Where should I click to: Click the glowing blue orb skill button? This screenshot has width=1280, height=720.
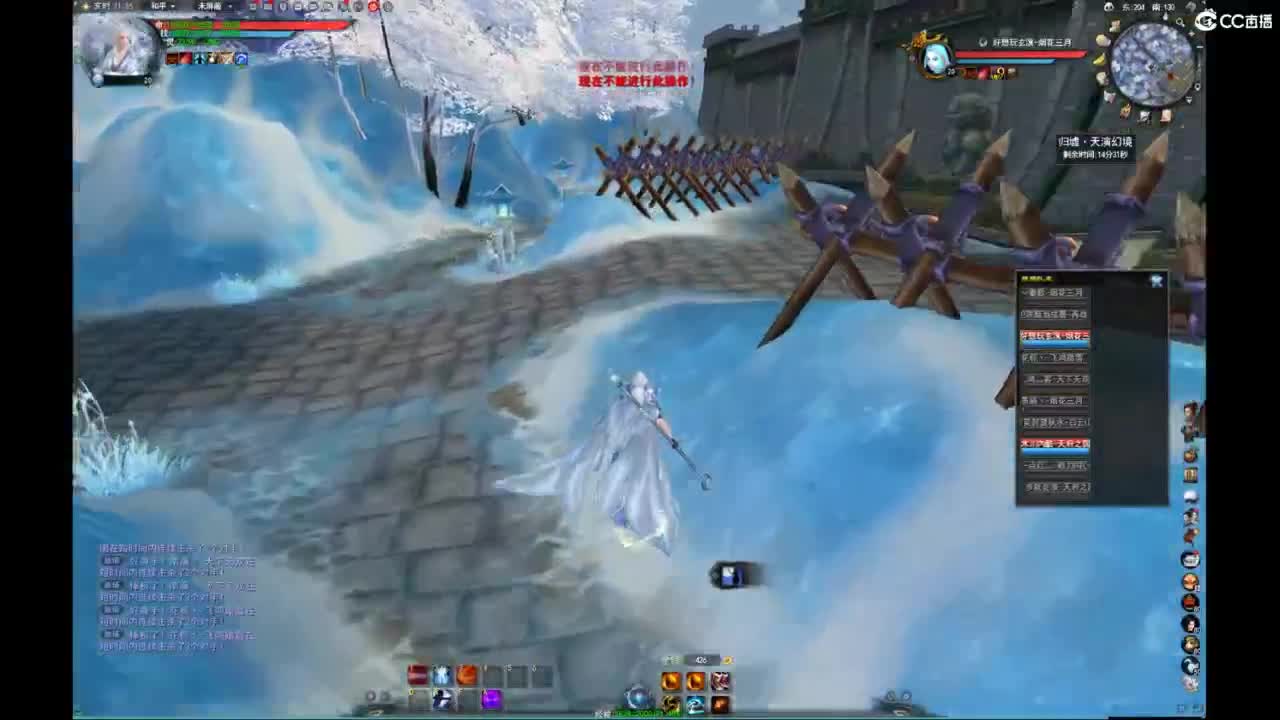click(x=636, y=698)
